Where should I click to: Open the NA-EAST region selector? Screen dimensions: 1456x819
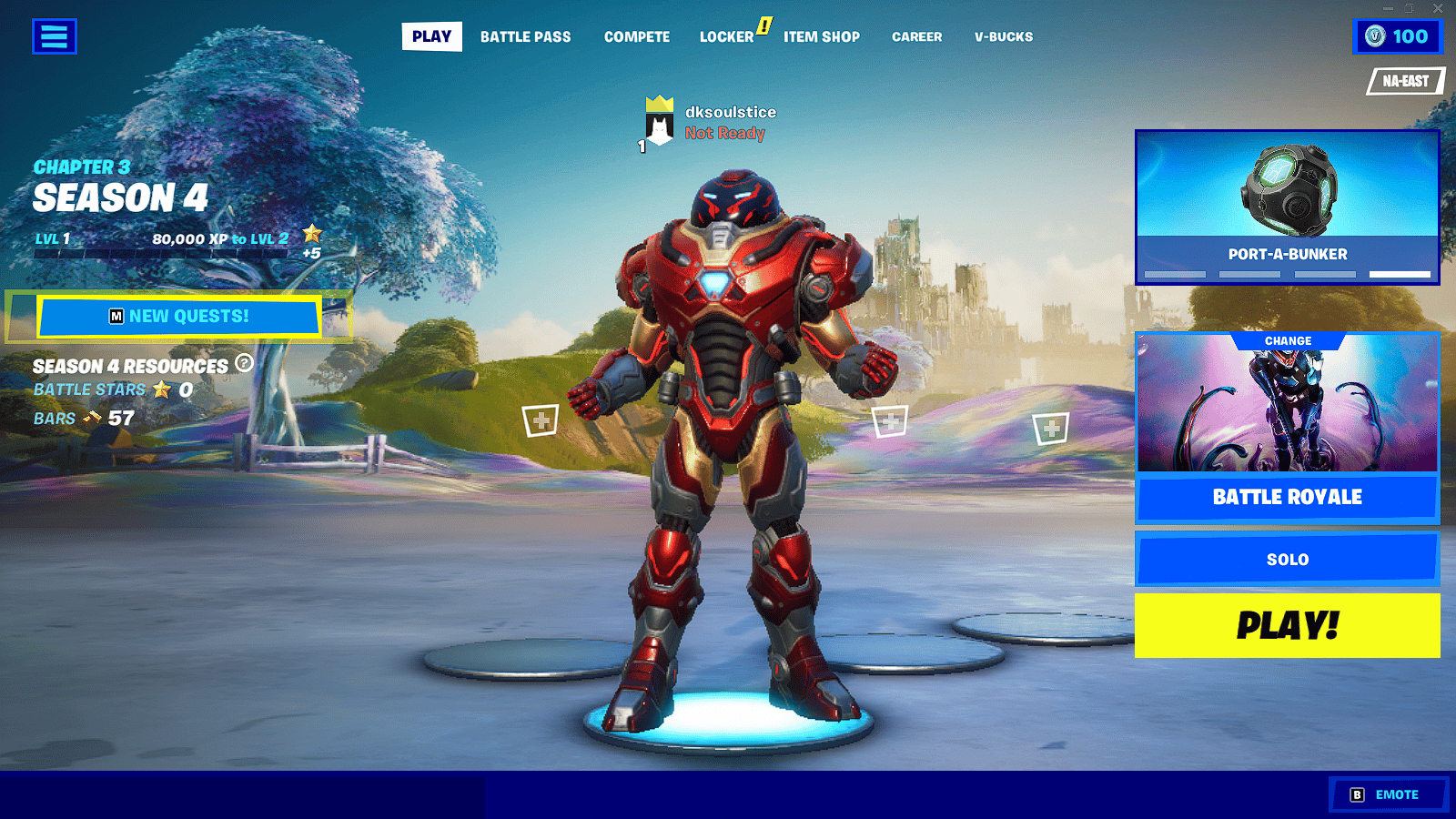click(x=1404, y=81)
